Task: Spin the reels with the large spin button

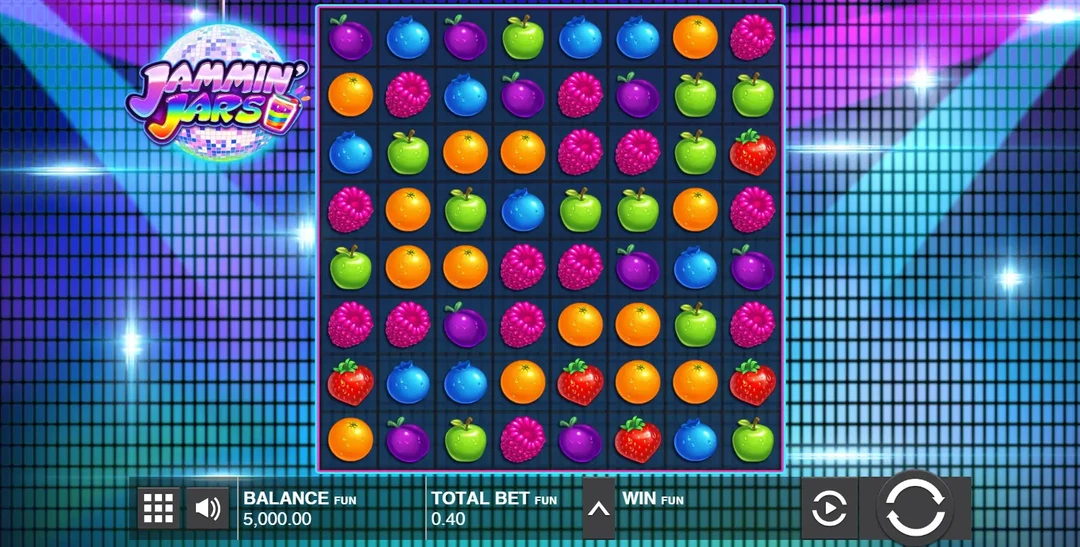Action: pos(915,508)
